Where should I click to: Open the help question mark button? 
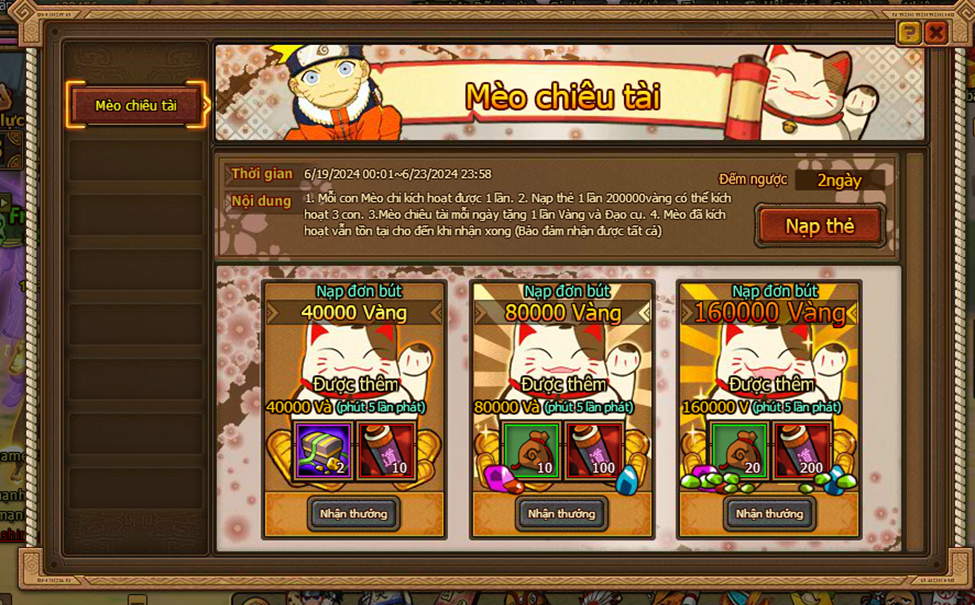[908, 33]
